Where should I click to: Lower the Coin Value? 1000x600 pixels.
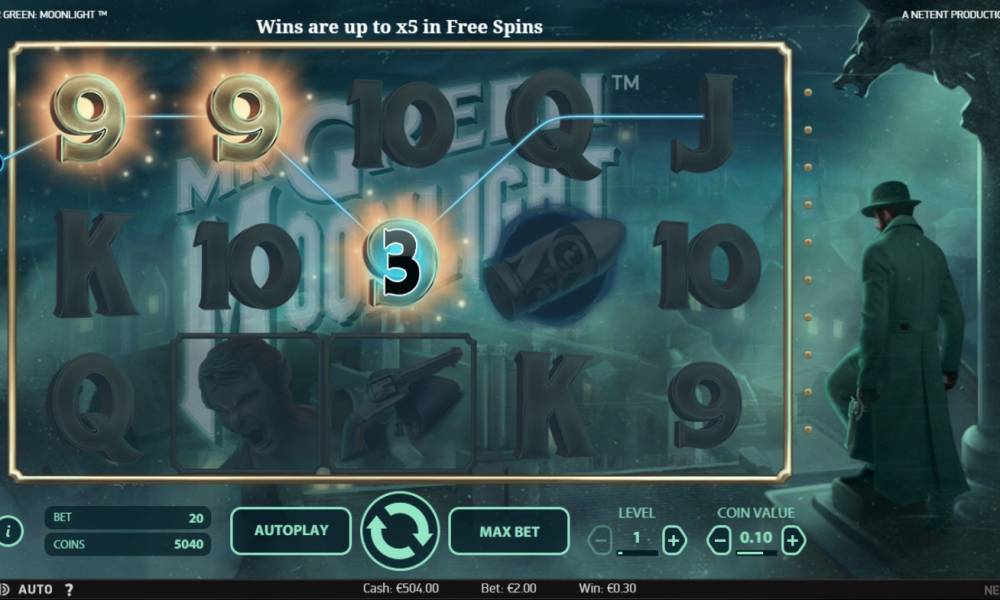719,541
